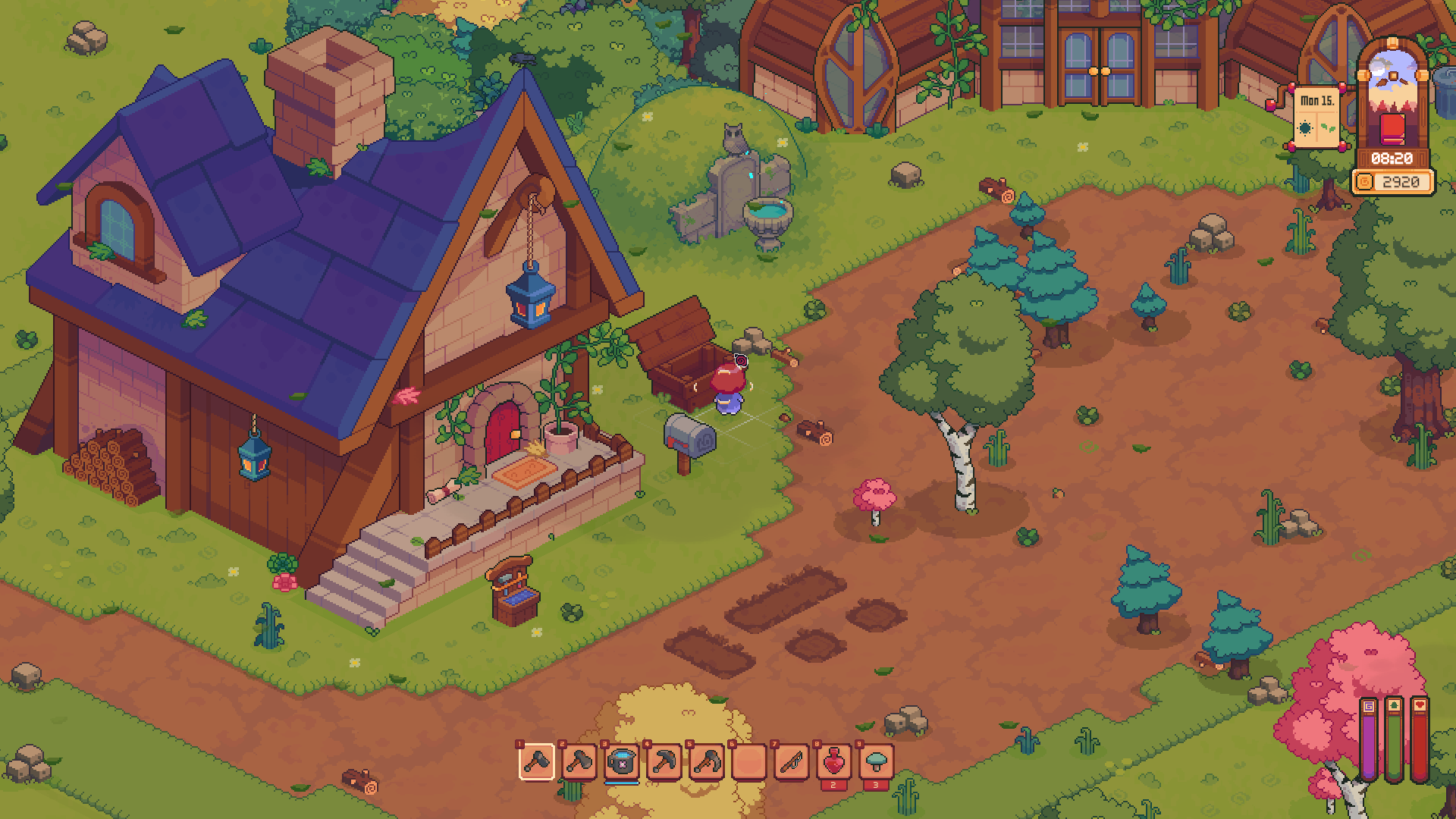This screenshot has height=819, width=1456.
Task: Click the red front door of the cottage
Action: tap(504, 432)
